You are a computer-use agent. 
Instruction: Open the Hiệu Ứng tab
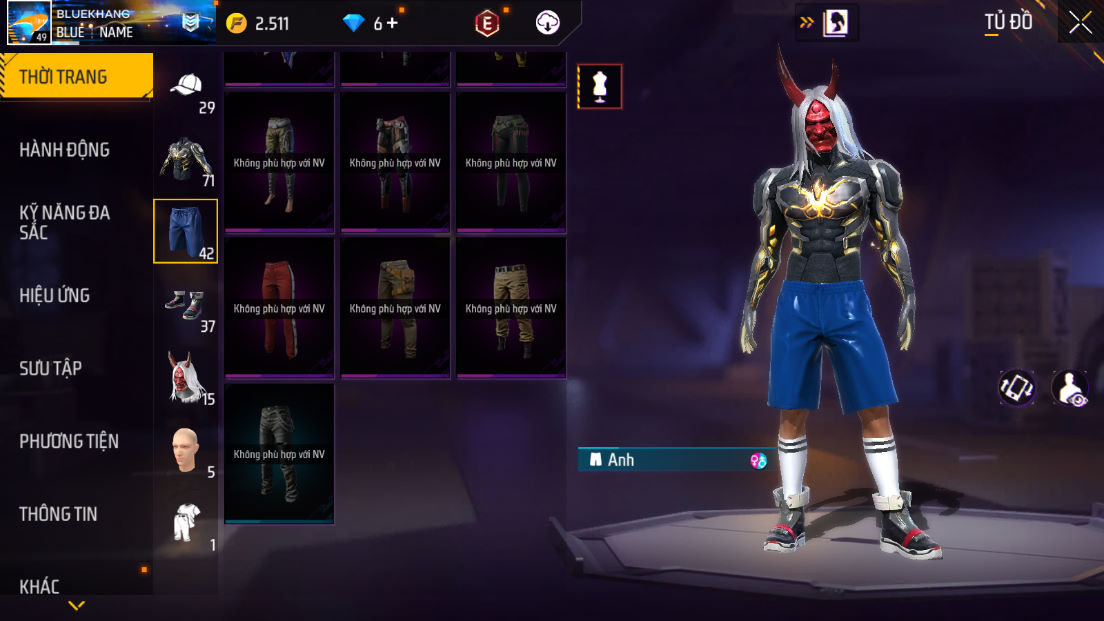(55, 295)
